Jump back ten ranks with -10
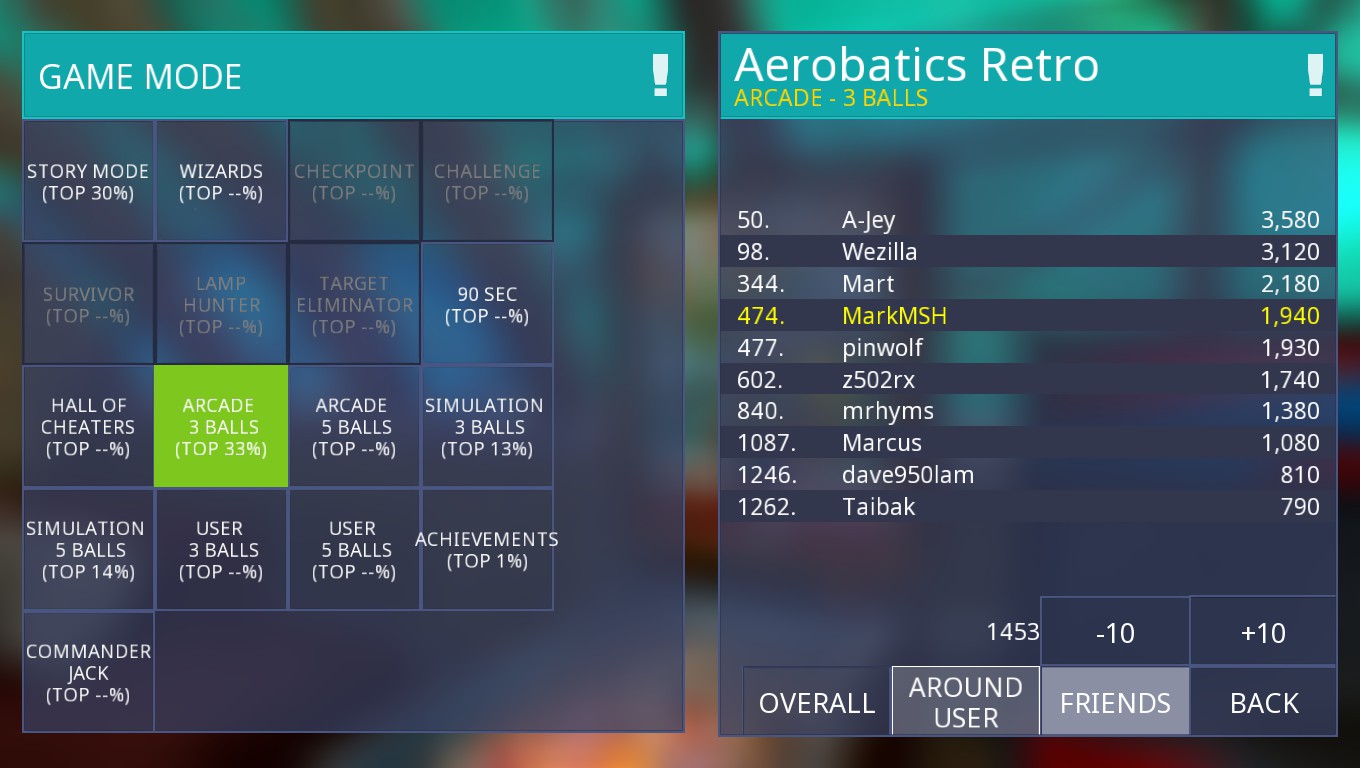1360x768 pixels. (1115, 632)
